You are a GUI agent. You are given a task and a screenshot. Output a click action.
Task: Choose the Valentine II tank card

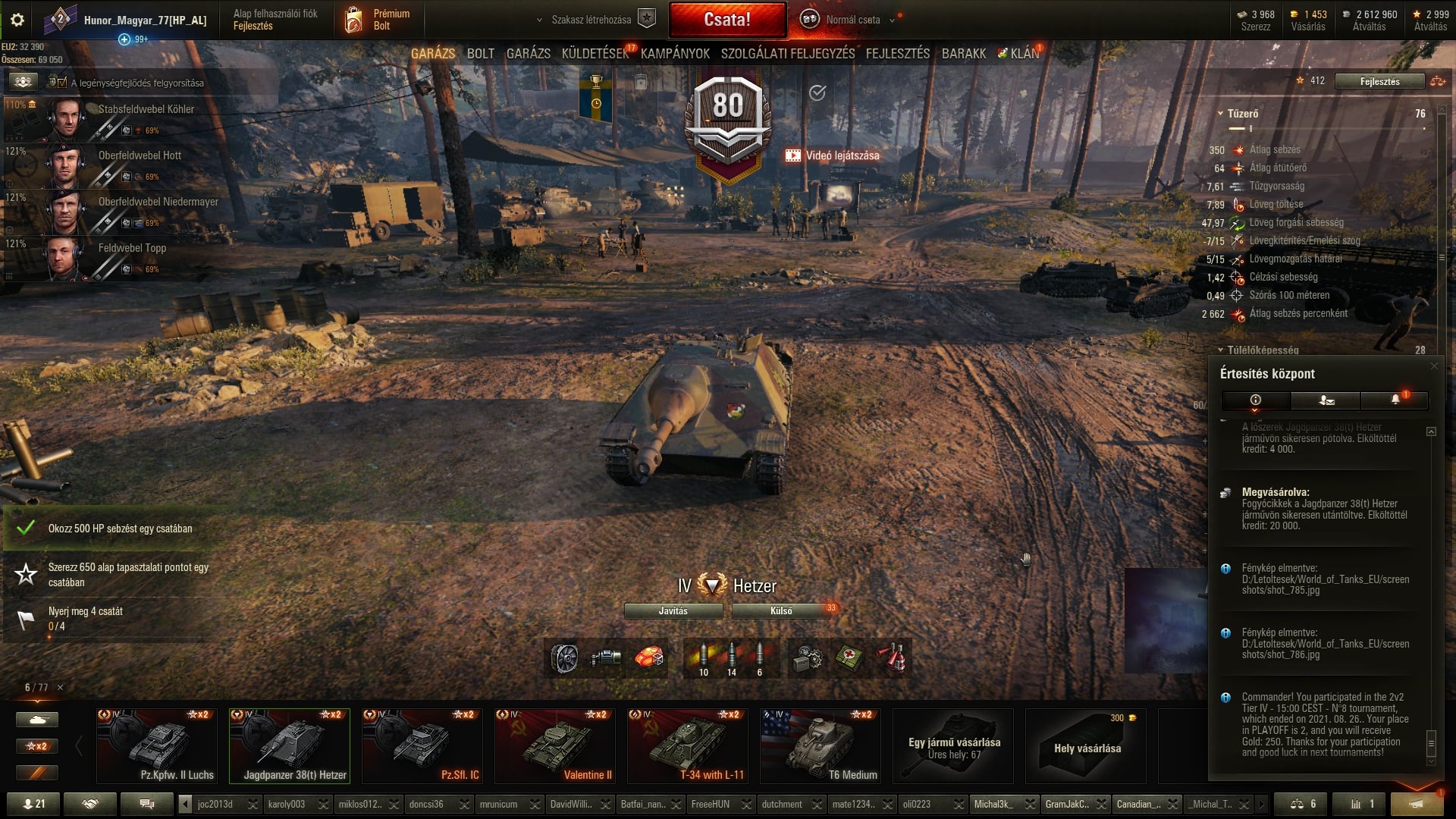click(x=554, y=746)
